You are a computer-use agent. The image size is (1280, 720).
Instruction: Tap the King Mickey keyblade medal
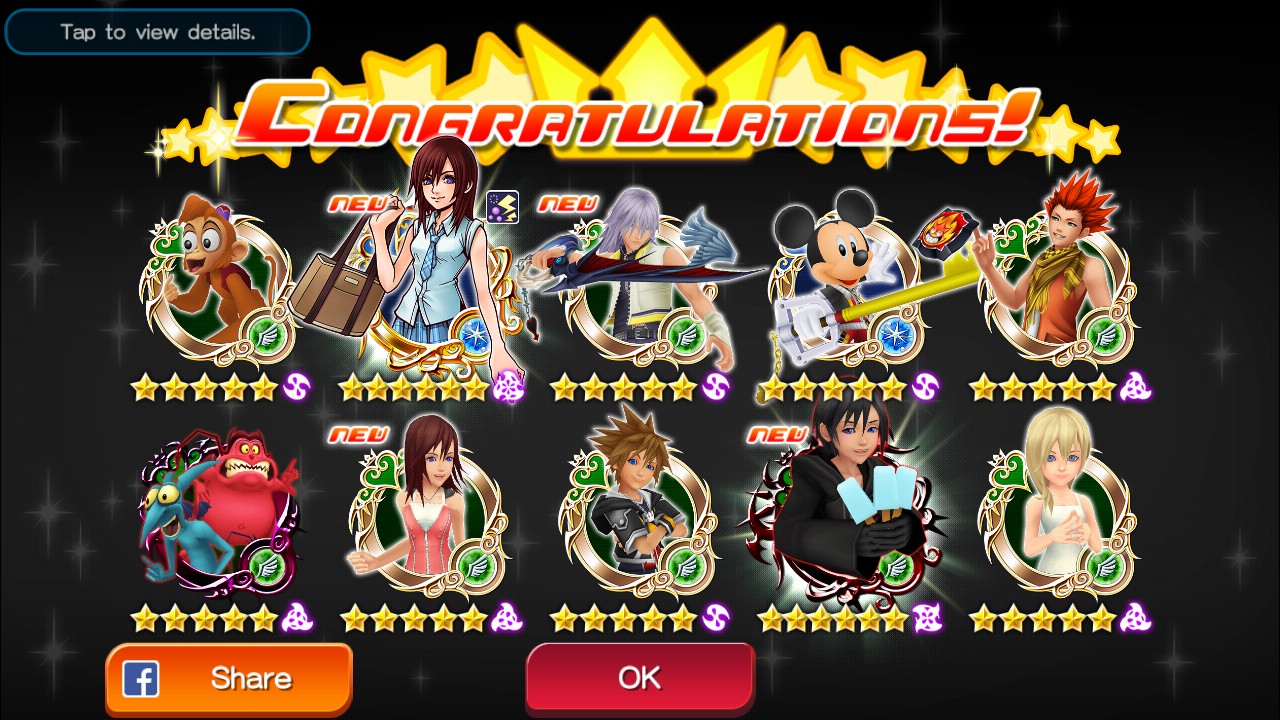click(845, 285)
